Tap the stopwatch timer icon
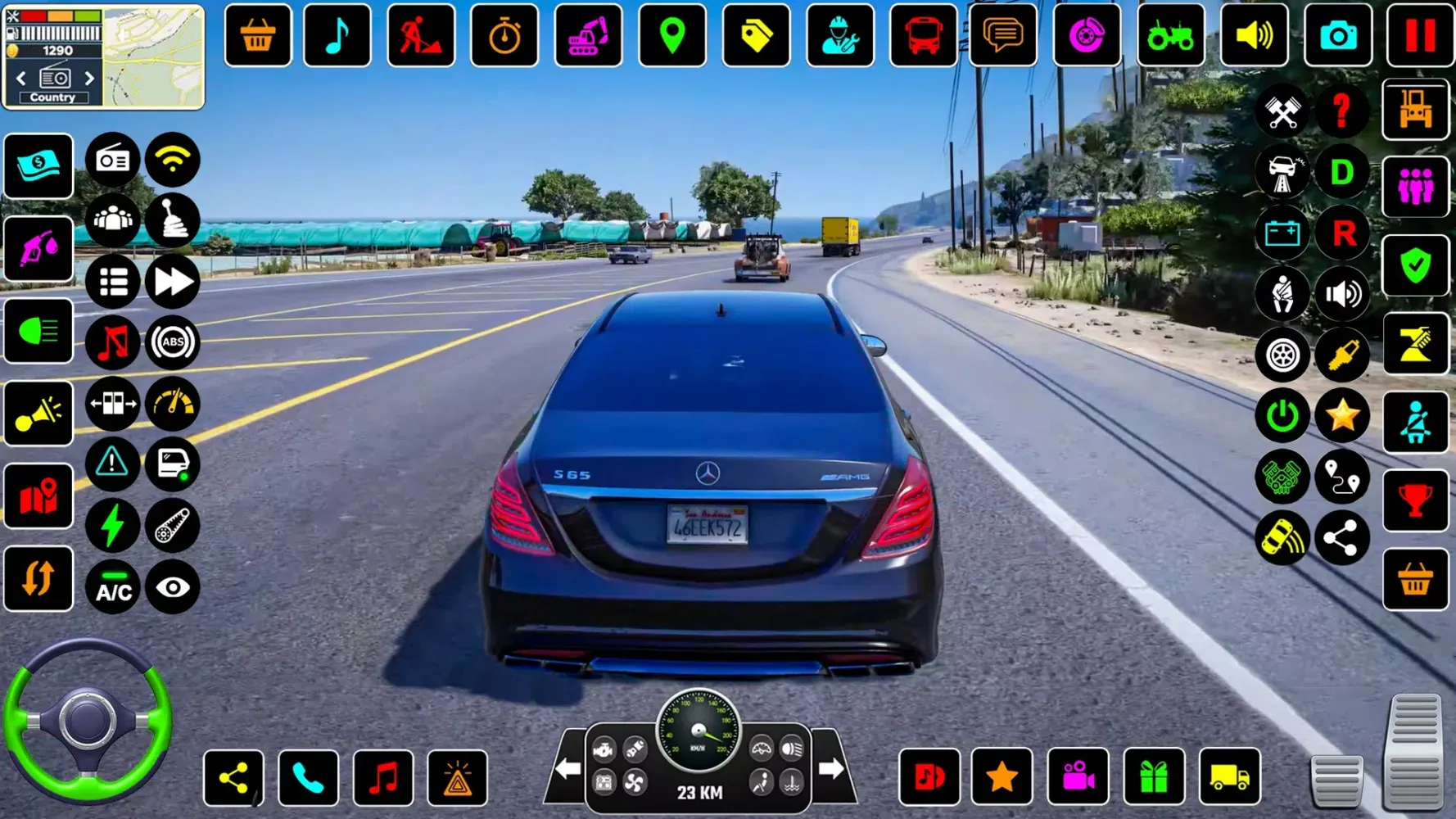This screenshot has width=1456, height=819. [504, 36]
